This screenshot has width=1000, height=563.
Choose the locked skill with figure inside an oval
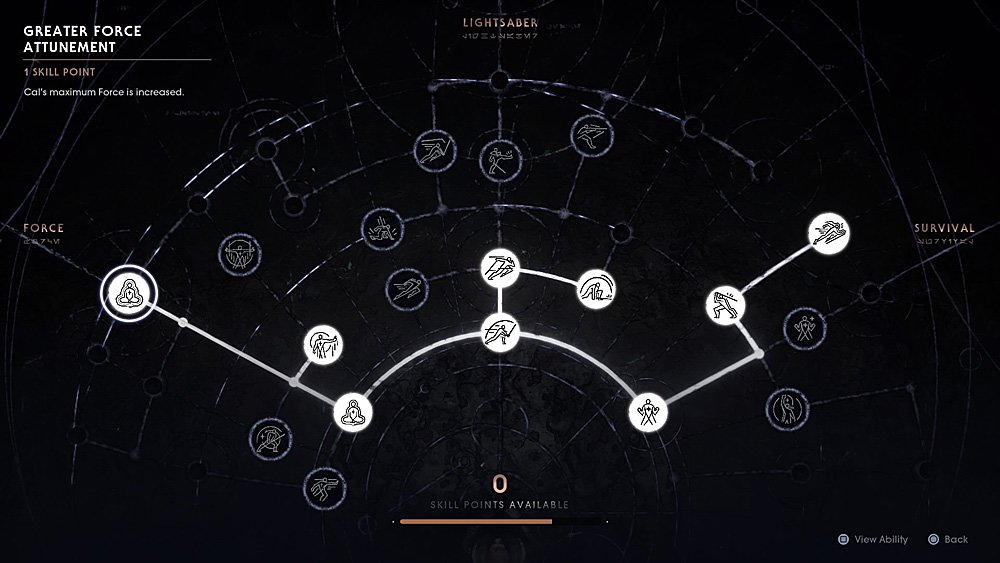787,407
